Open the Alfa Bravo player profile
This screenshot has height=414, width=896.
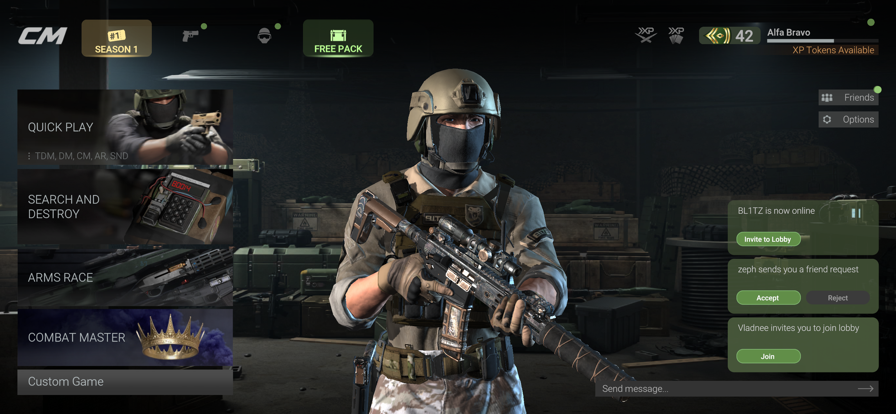point(789,33)
